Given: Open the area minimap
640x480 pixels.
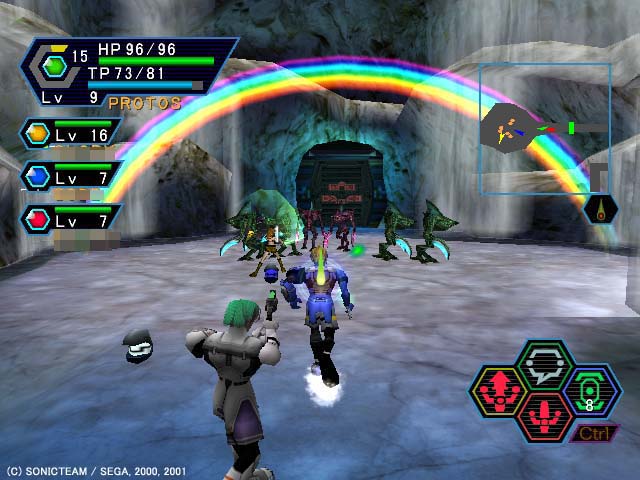Looking at the screenshot, I should (x=544, y=128).
